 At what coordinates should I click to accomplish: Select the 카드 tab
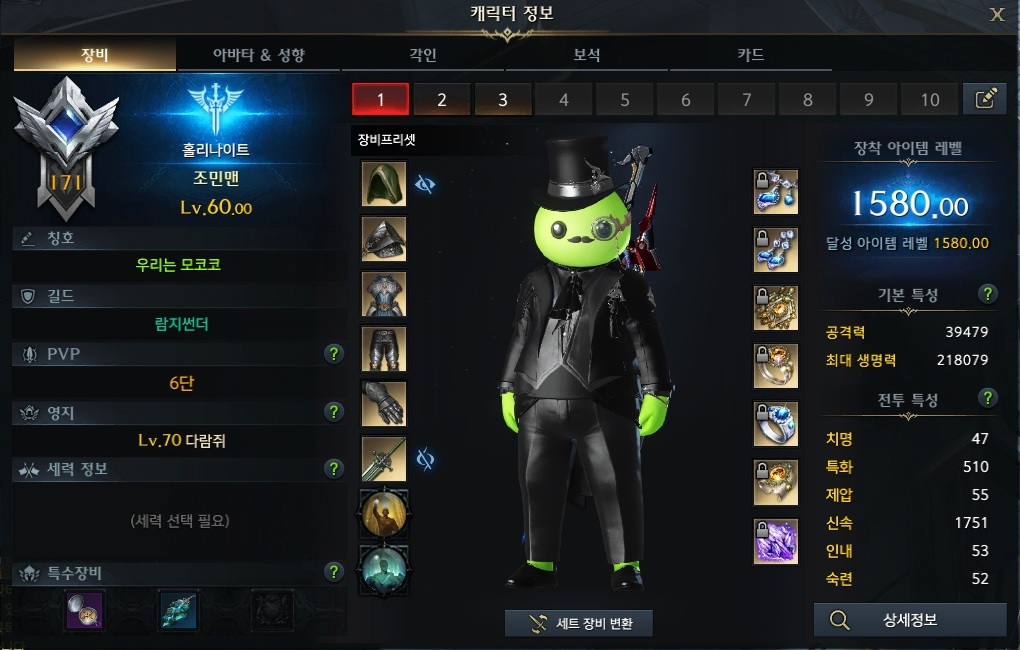click(751, 55)
